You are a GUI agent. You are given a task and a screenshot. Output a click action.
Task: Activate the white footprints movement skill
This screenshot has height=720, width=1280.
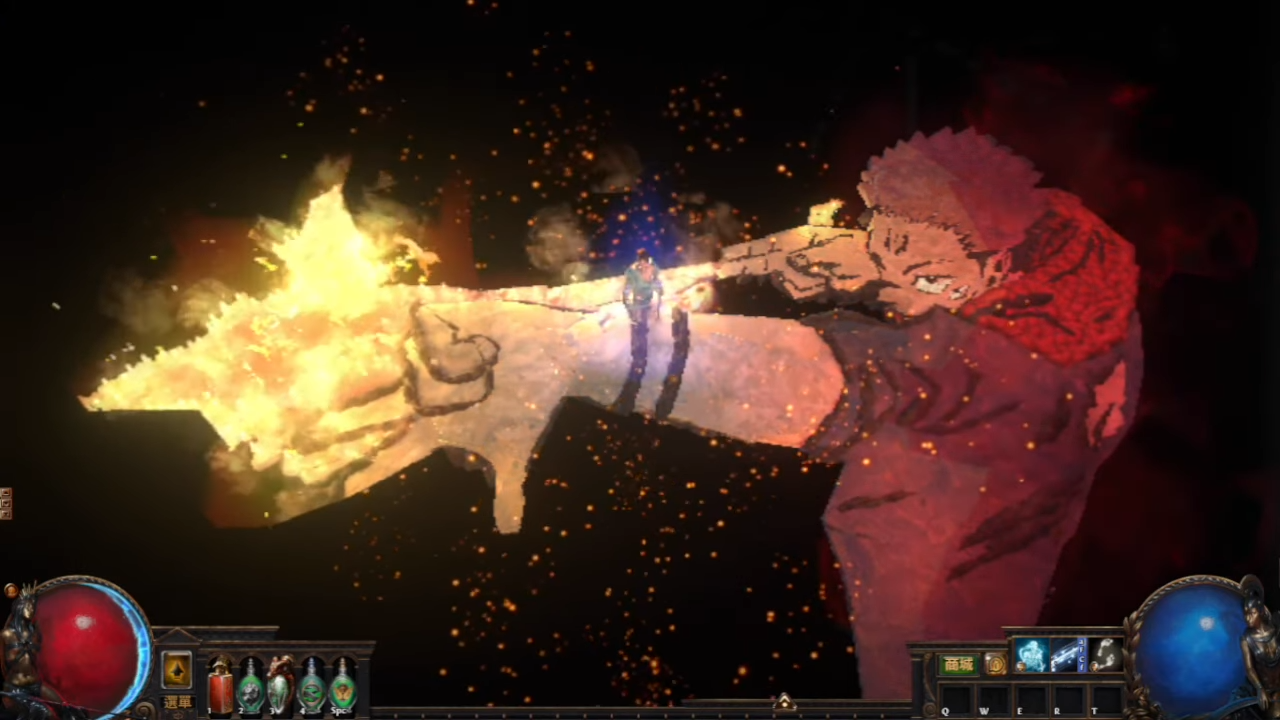[1105, 656]
